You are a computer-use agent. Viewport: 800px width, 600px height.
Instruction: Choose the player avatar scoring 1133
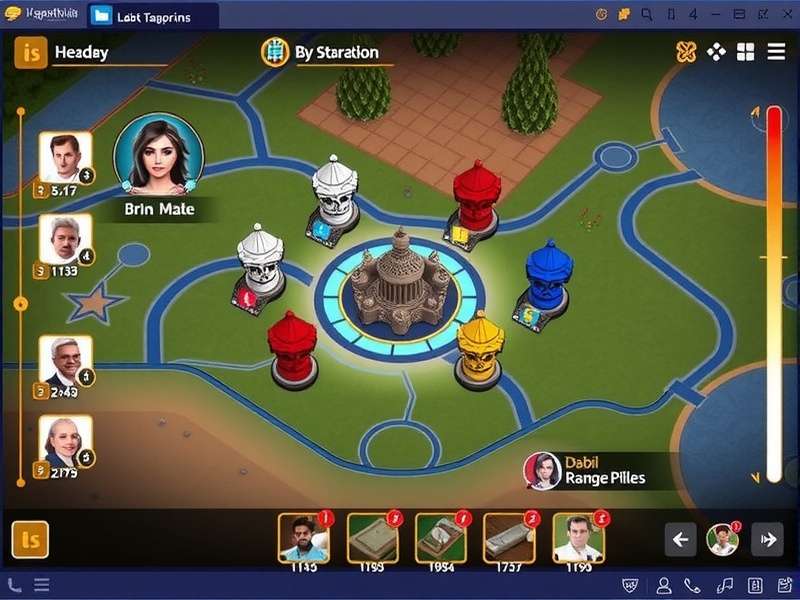coord(65,238)
